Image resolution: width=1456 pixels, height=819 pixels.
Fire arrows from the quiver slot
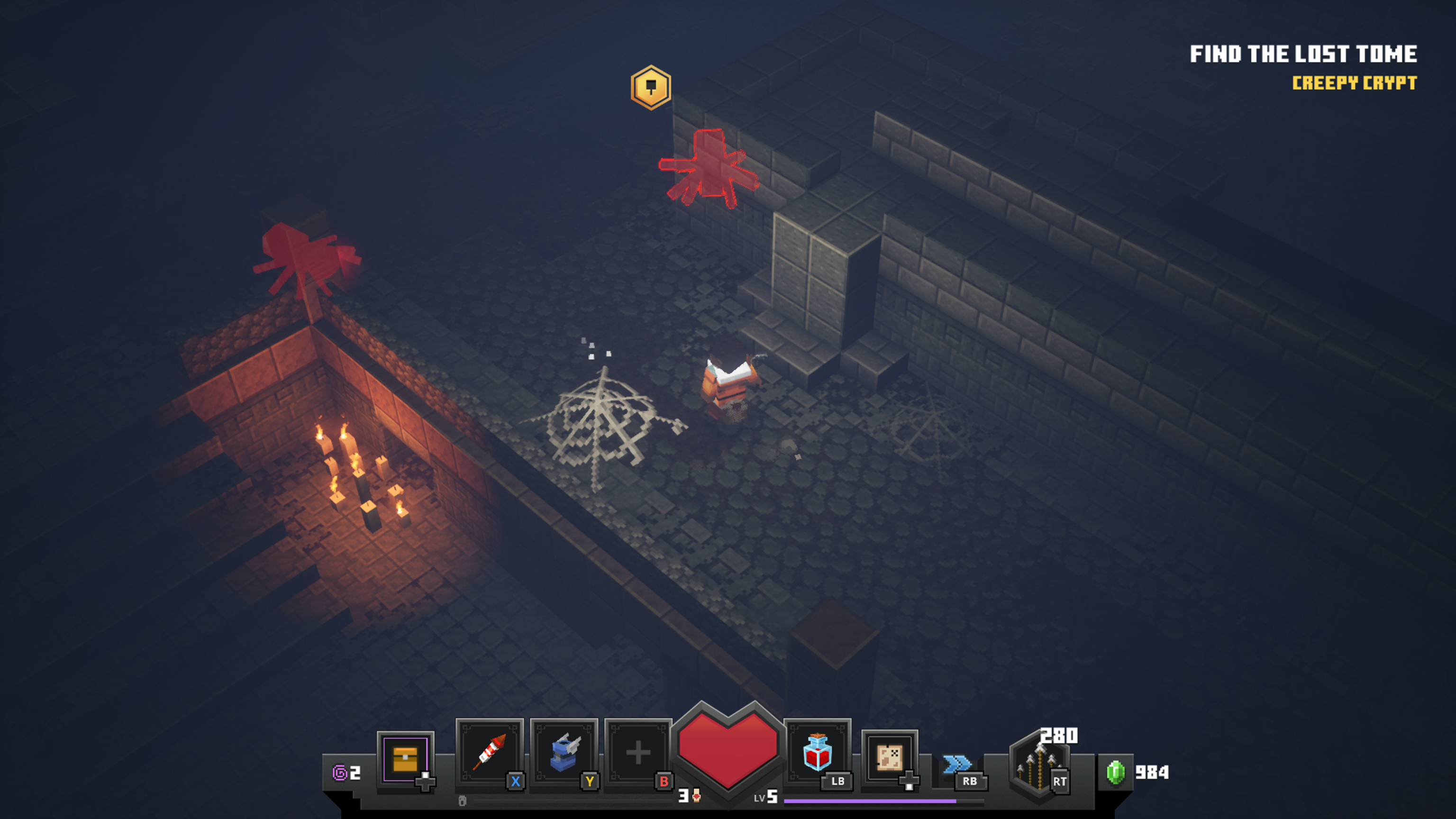pos(1039,766)
